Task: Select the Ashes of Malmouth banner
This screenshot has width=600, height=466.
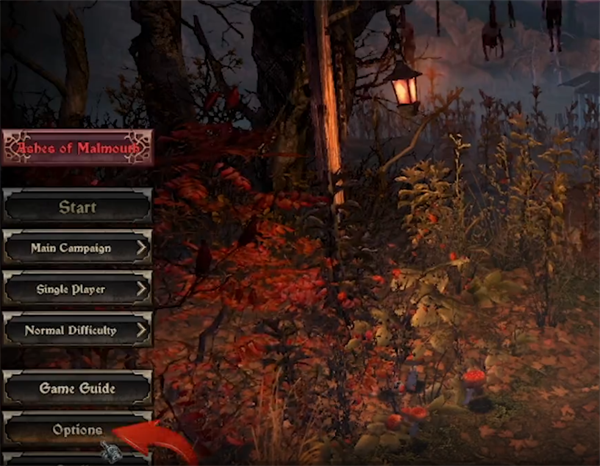Action: (x=77, y=148)
